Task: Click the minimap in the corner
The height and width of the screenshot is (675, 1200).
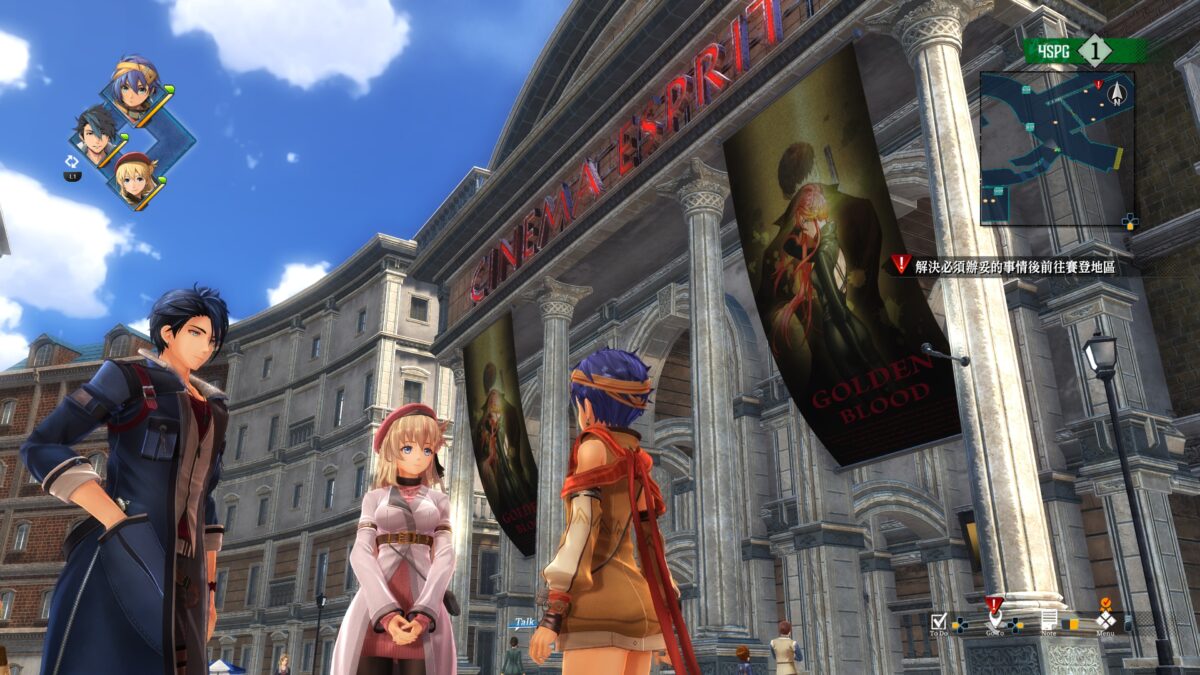Action: coord(1057,147)
